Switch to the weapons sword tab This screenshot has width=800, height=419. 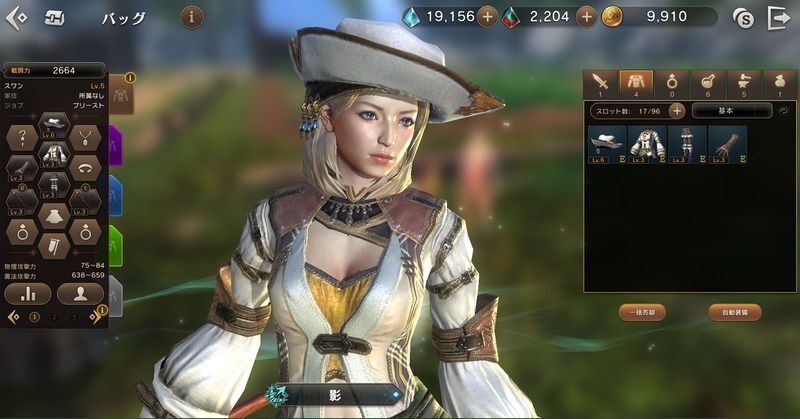[600, 82]
